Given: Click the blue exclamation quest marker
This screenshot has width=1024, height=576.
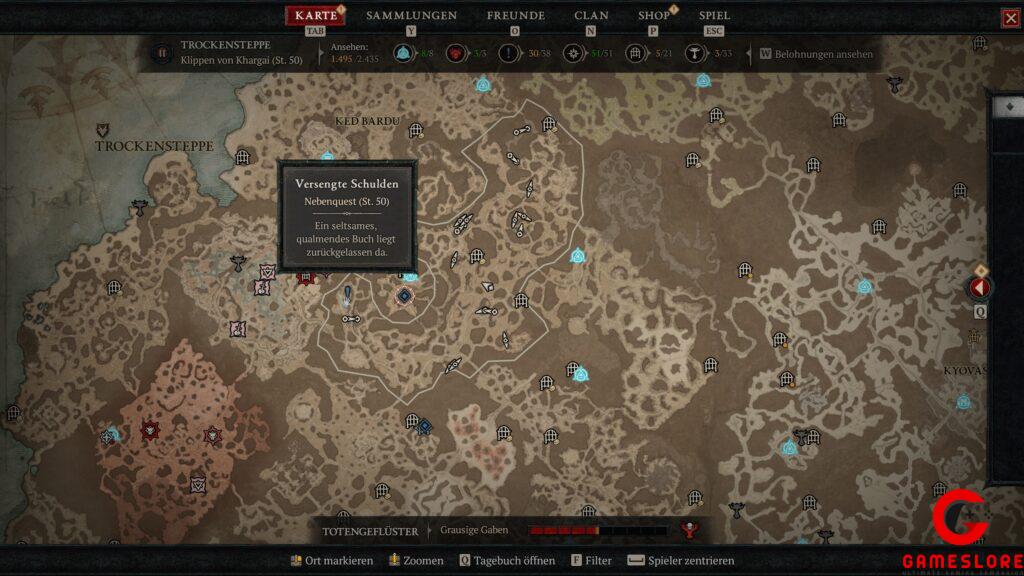Looking at the screenshot, I should [x=347, y=294].
